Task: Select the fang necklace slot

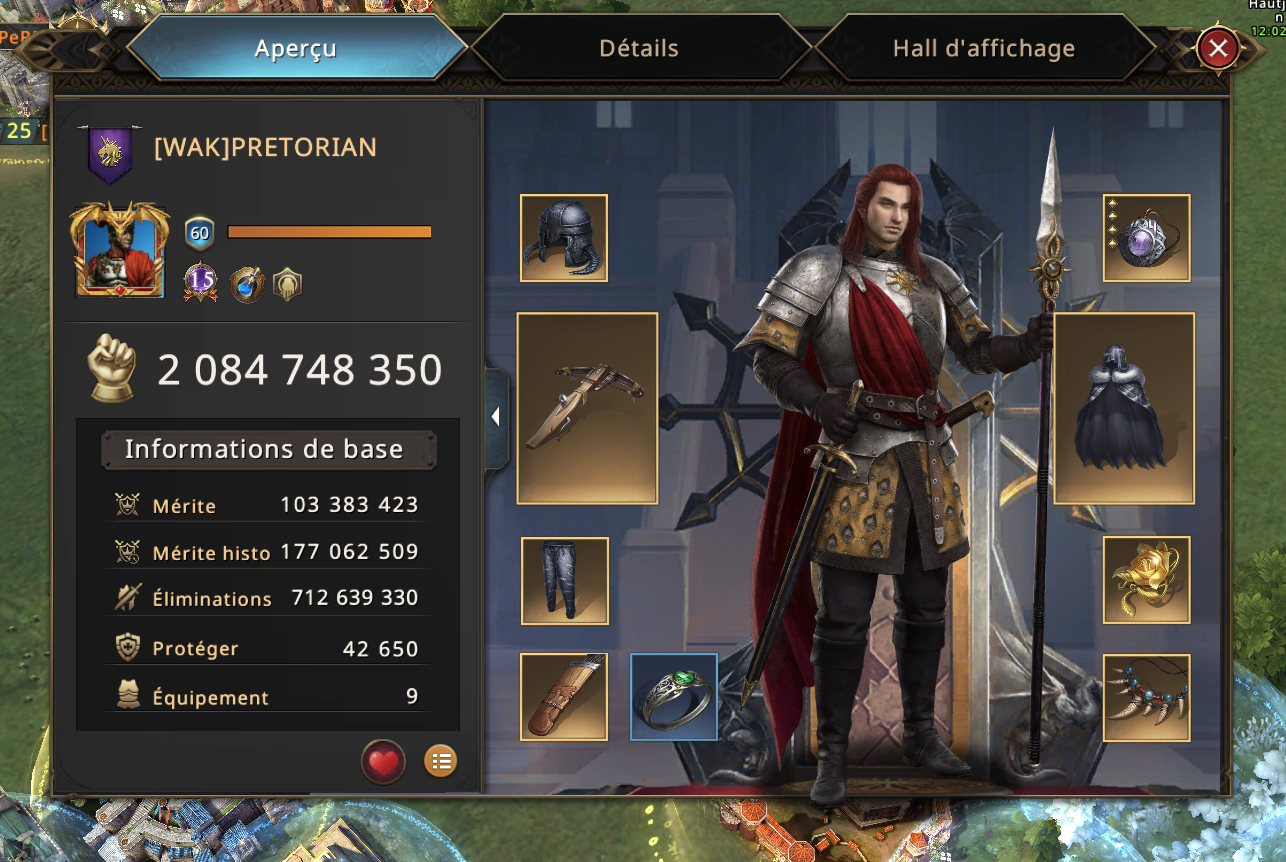Action: [1146, 697]
